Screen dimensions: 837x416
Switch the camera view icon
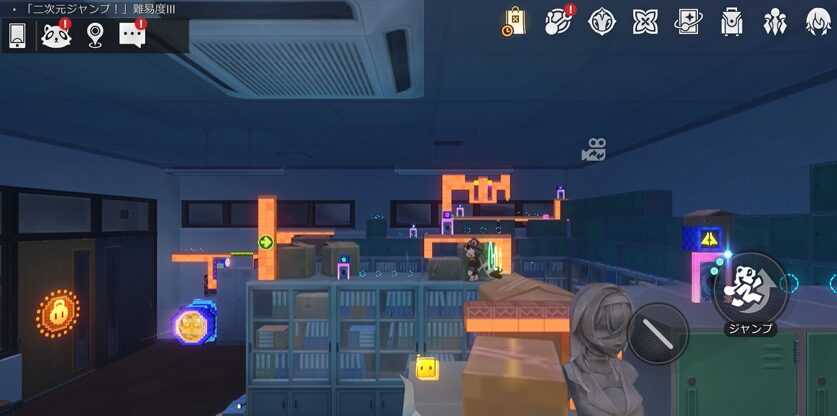pyautogui.click(x=594, y=151)
